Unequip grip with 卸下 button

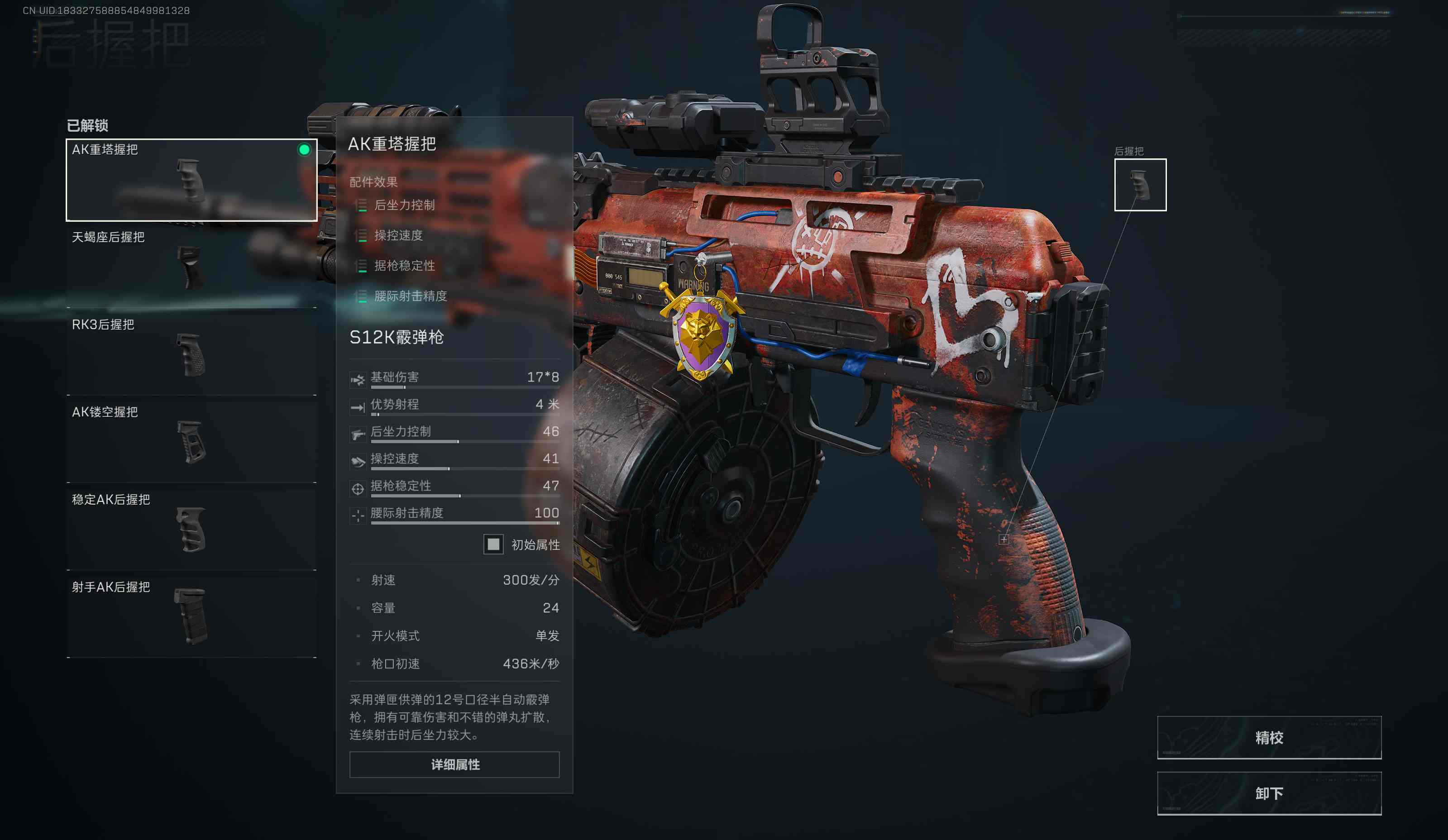coord(1269,793)
